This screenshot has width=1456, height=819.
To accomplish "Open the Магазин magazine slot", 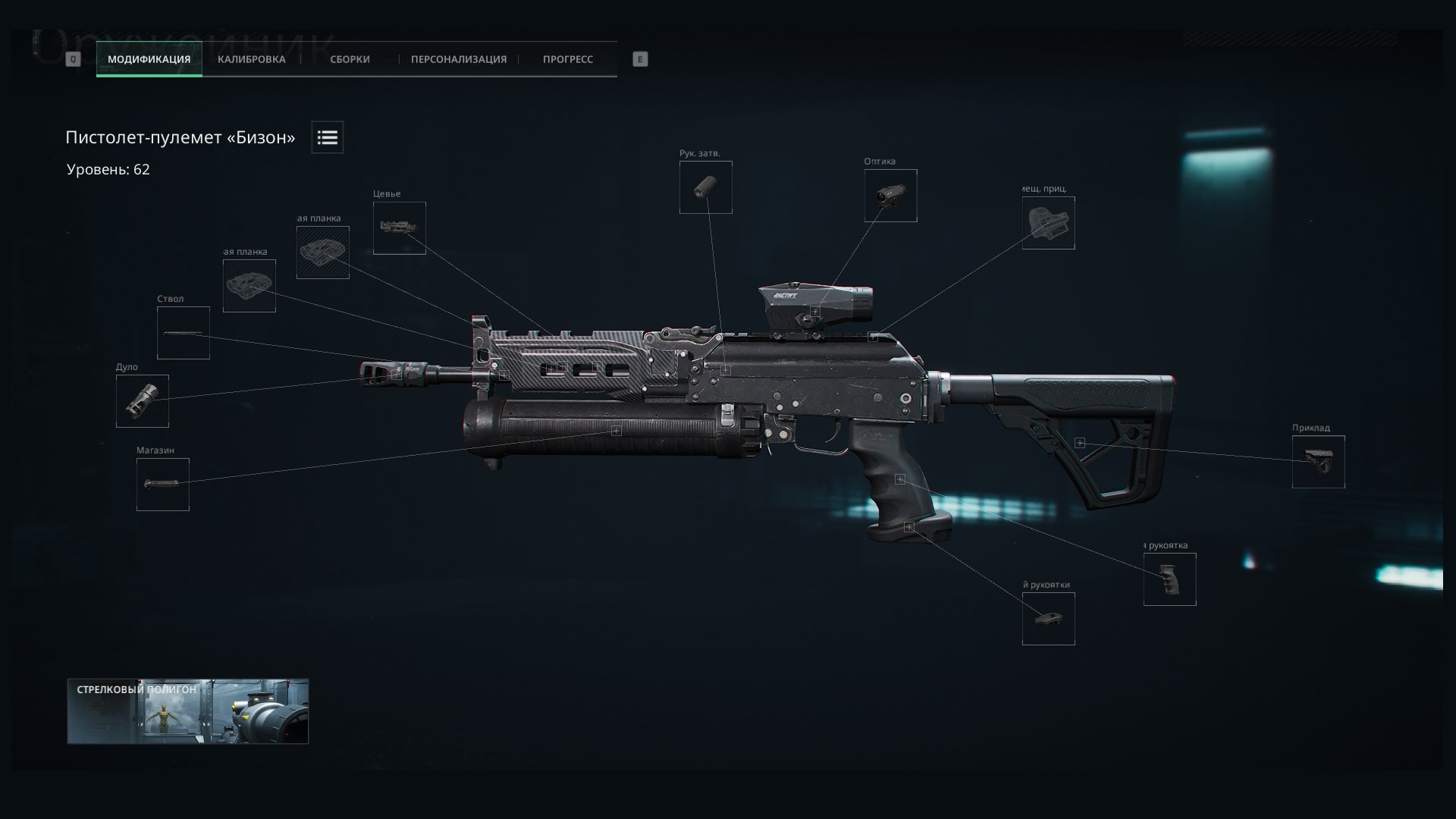I will pyautogui.click(x=163, y=485).
